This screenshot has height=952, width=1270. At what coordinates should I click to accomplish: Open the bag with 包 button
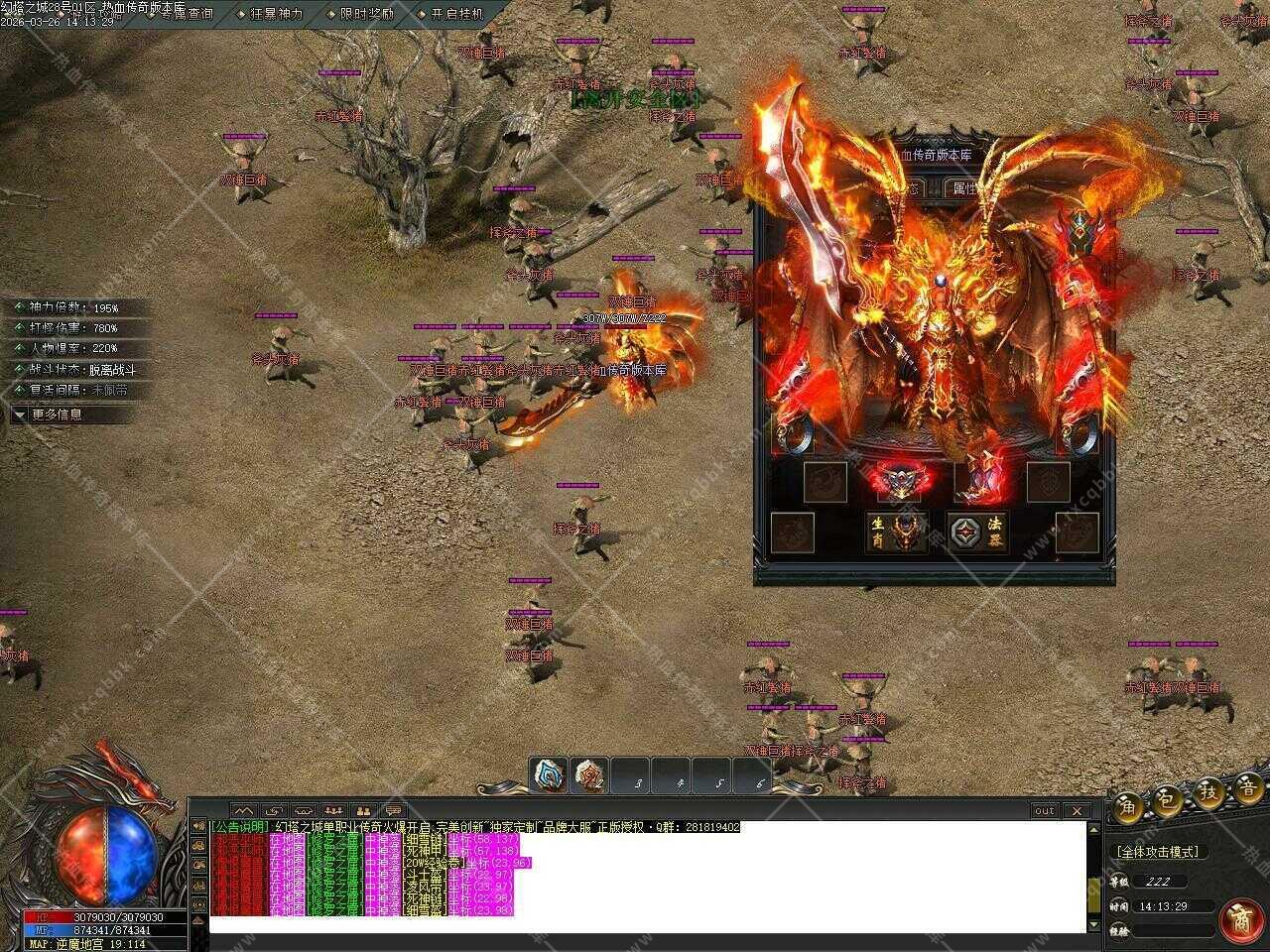coord(1167,799)
